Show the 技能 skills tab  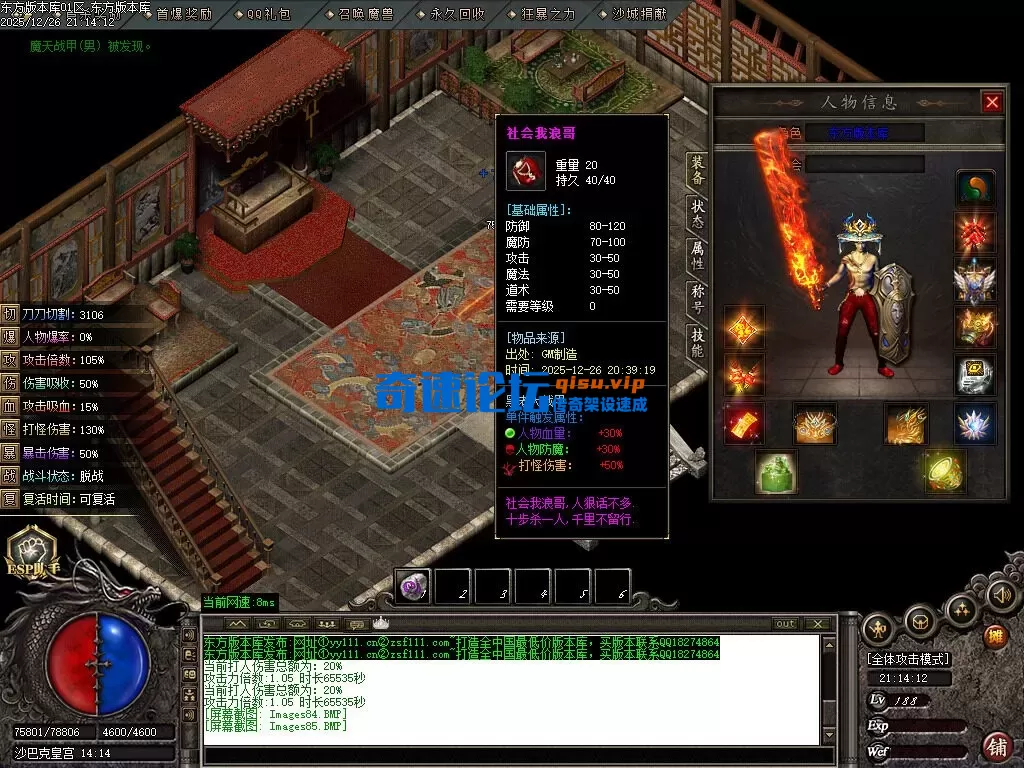pyautogui.click(x=697, y=342)
